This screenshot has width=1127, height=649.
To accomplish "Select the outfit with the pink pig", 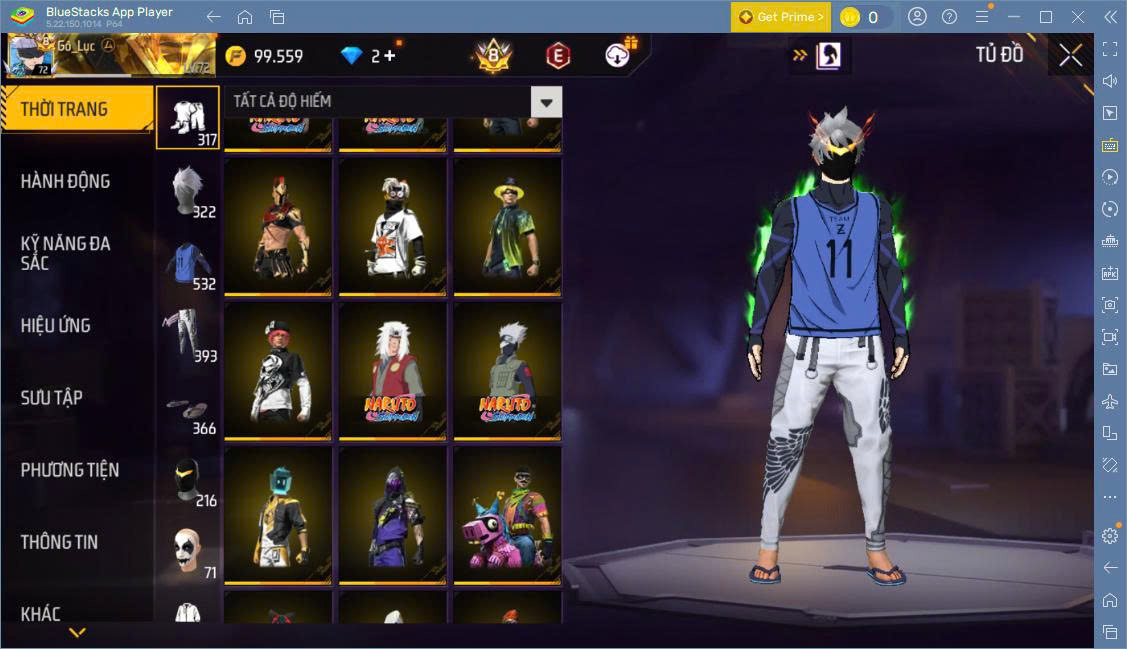I will click(x=507, y=514).
